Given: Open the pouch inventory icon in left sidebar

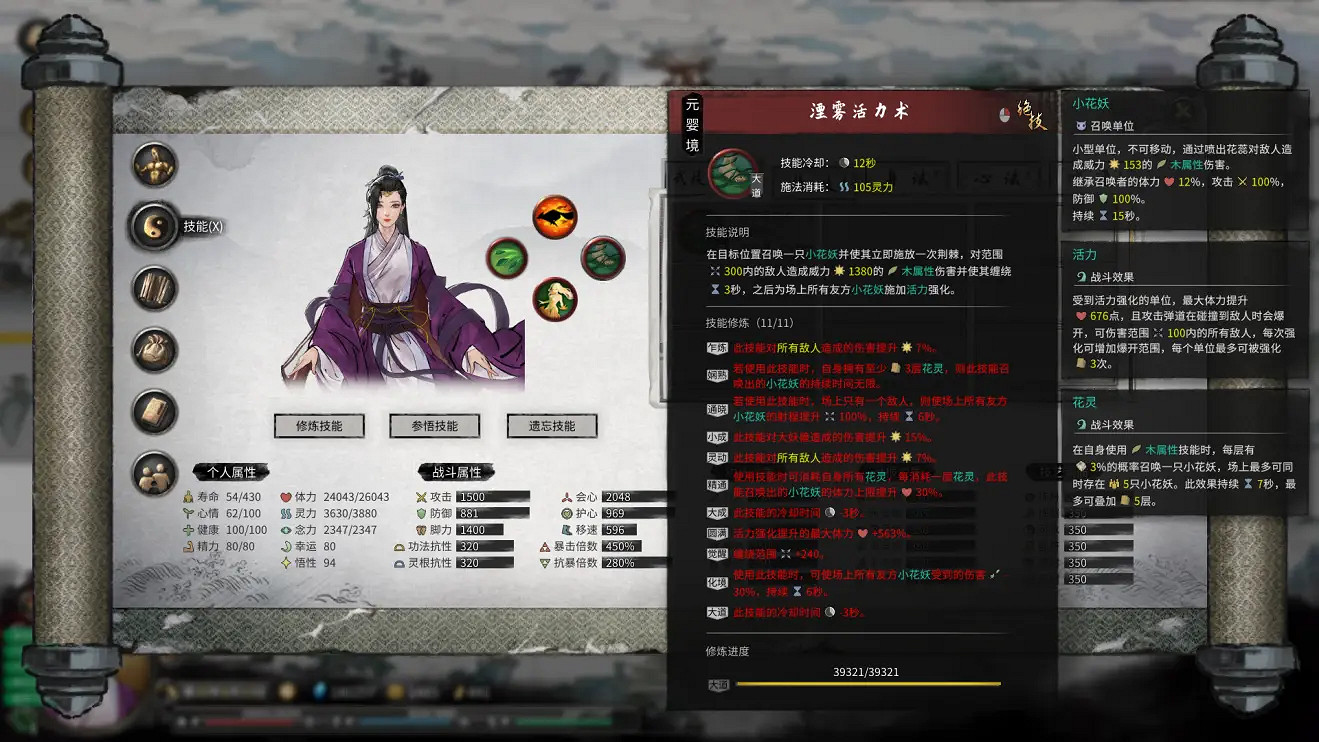Looking at the screenshot, I should coord(155,345).
